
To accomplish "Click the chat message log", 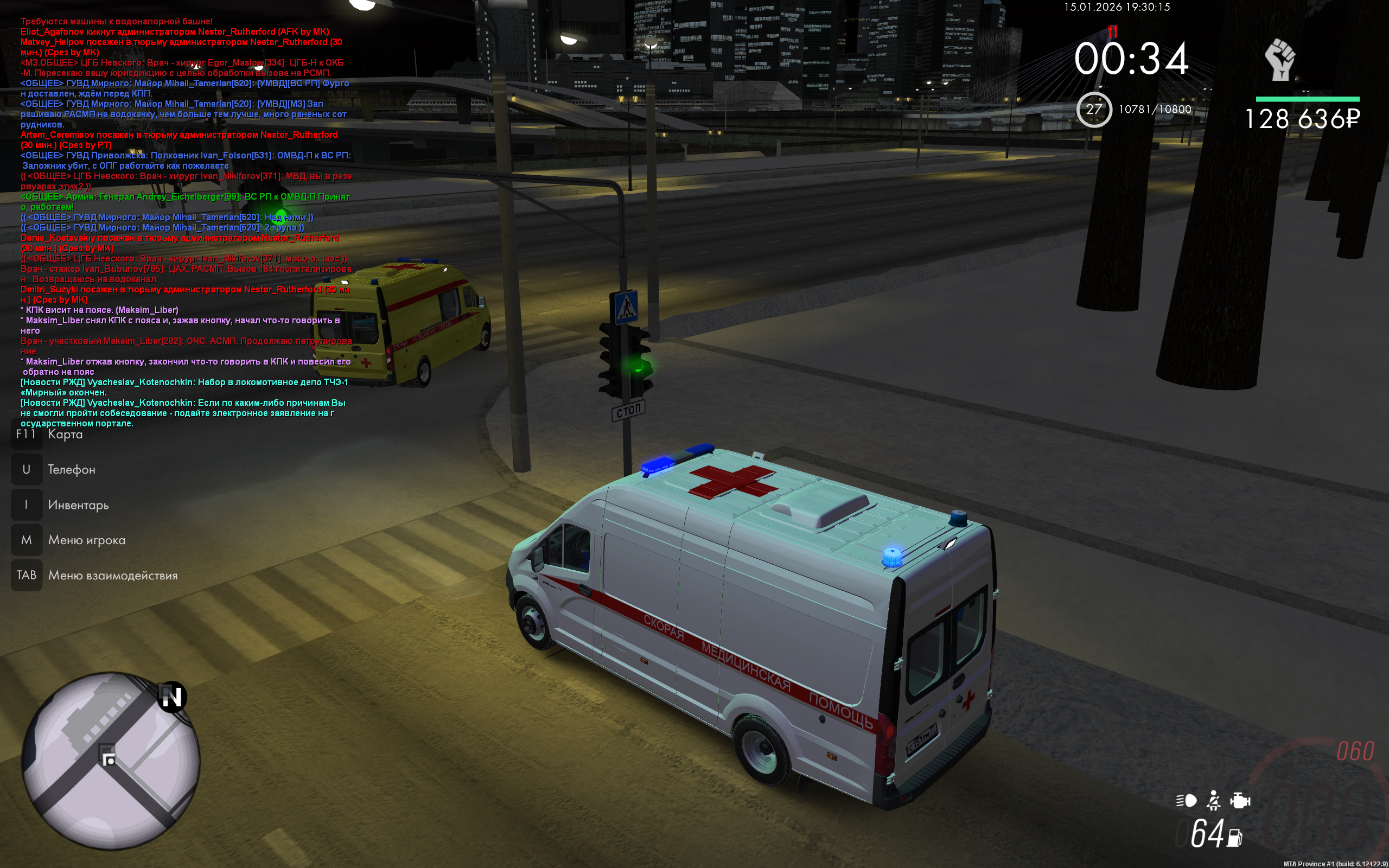I will pyautogui.click(x=185, y=222).
